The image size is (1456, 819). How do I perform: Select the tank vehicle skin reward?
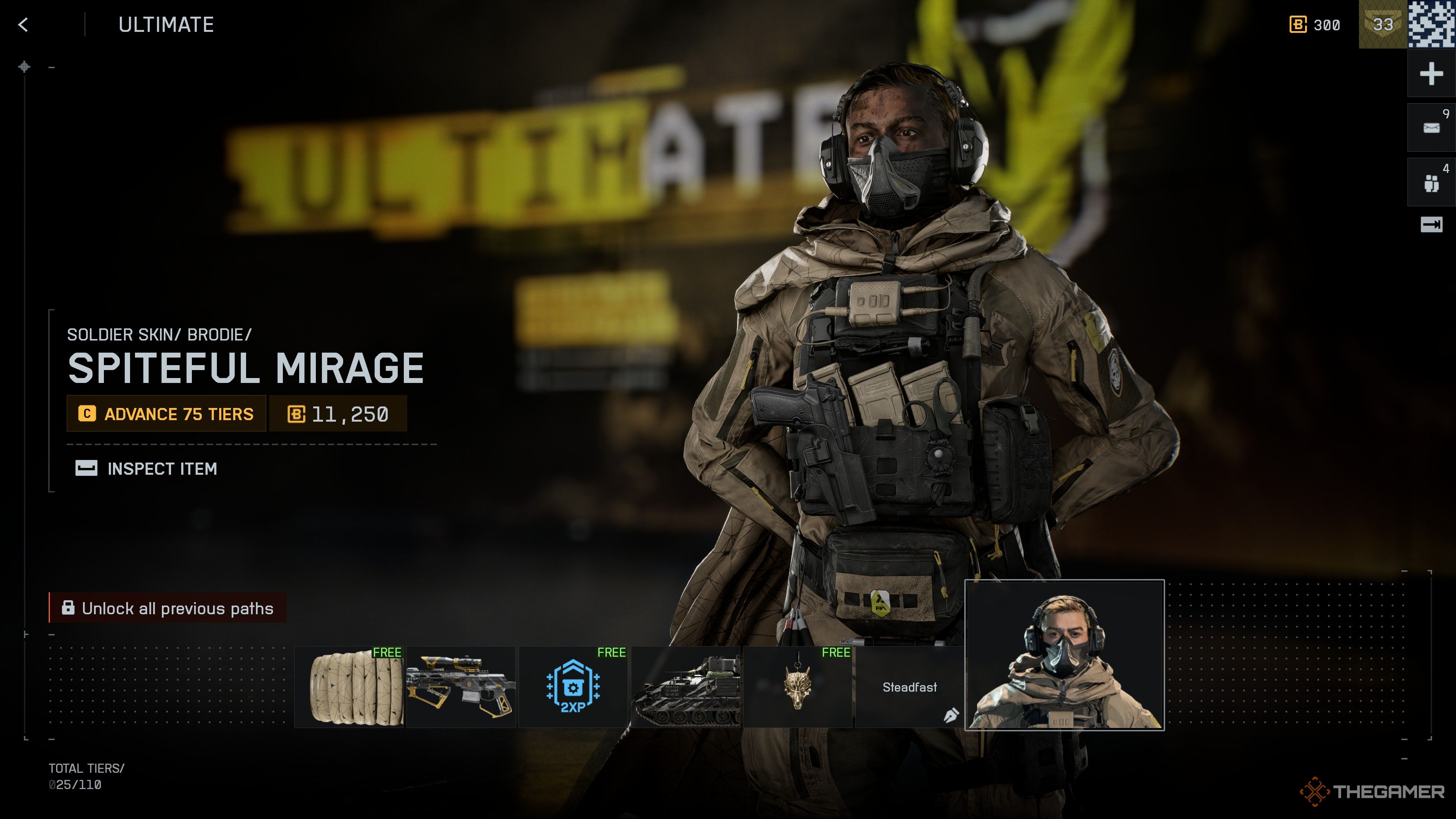click(685, 687)
